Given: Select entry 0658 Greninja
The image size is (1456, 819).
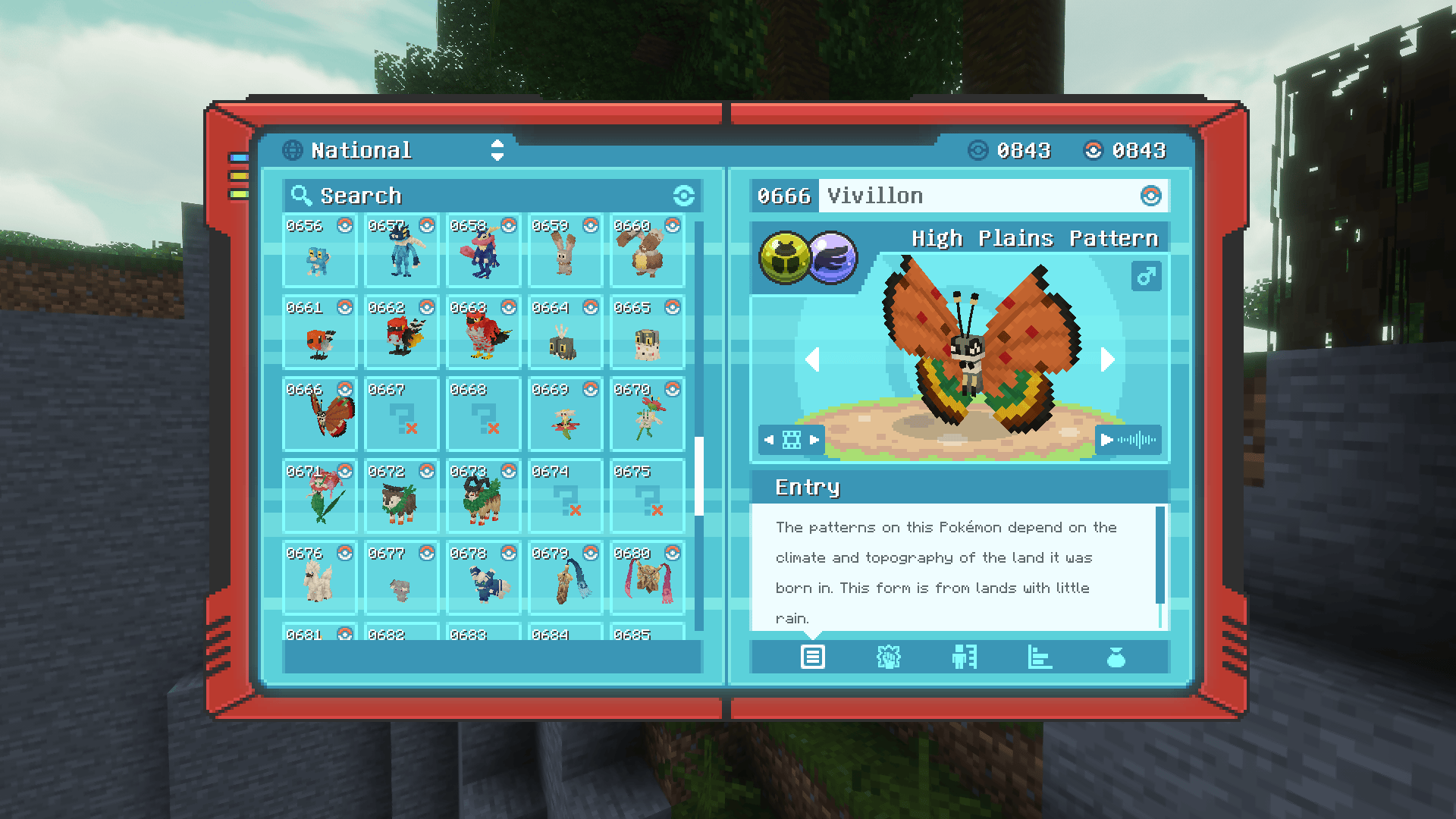Looking at the screenshot, I should coord(483,251).
